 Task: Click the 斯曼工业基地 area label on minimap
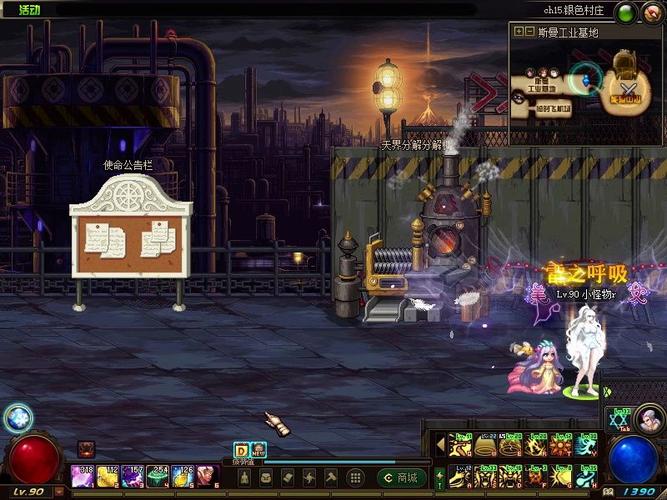click(568, 33)
